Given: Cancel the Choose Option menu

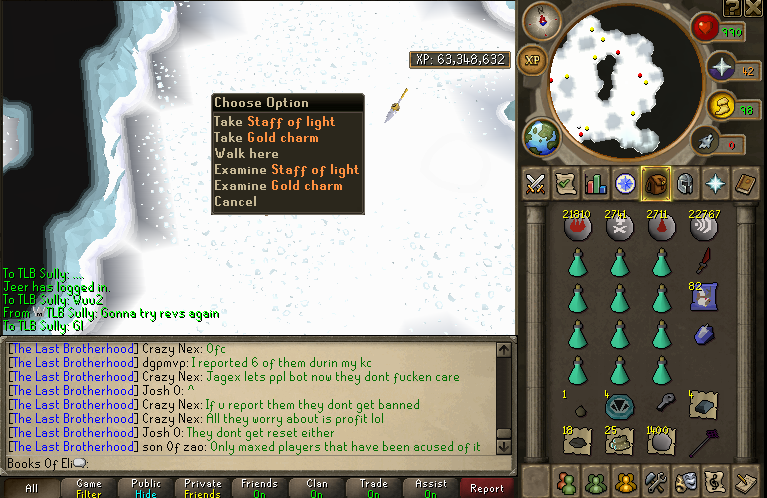Looking at the screenshot, I should [235, 201].
